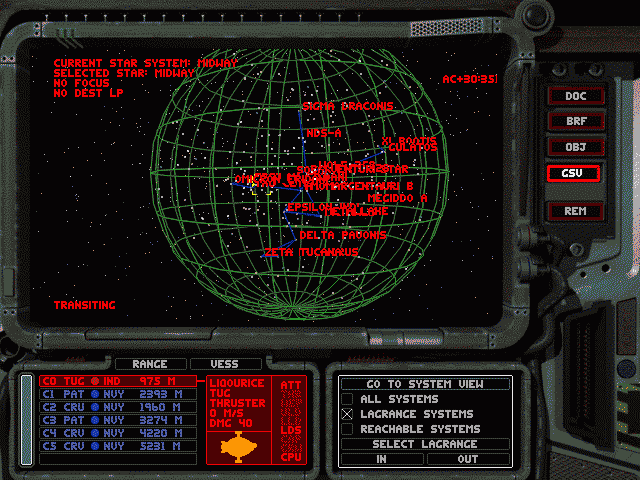640x480 pixels.
Task: Uncheck the Lagrange Systems checkbox
Action: coord(348,414)
